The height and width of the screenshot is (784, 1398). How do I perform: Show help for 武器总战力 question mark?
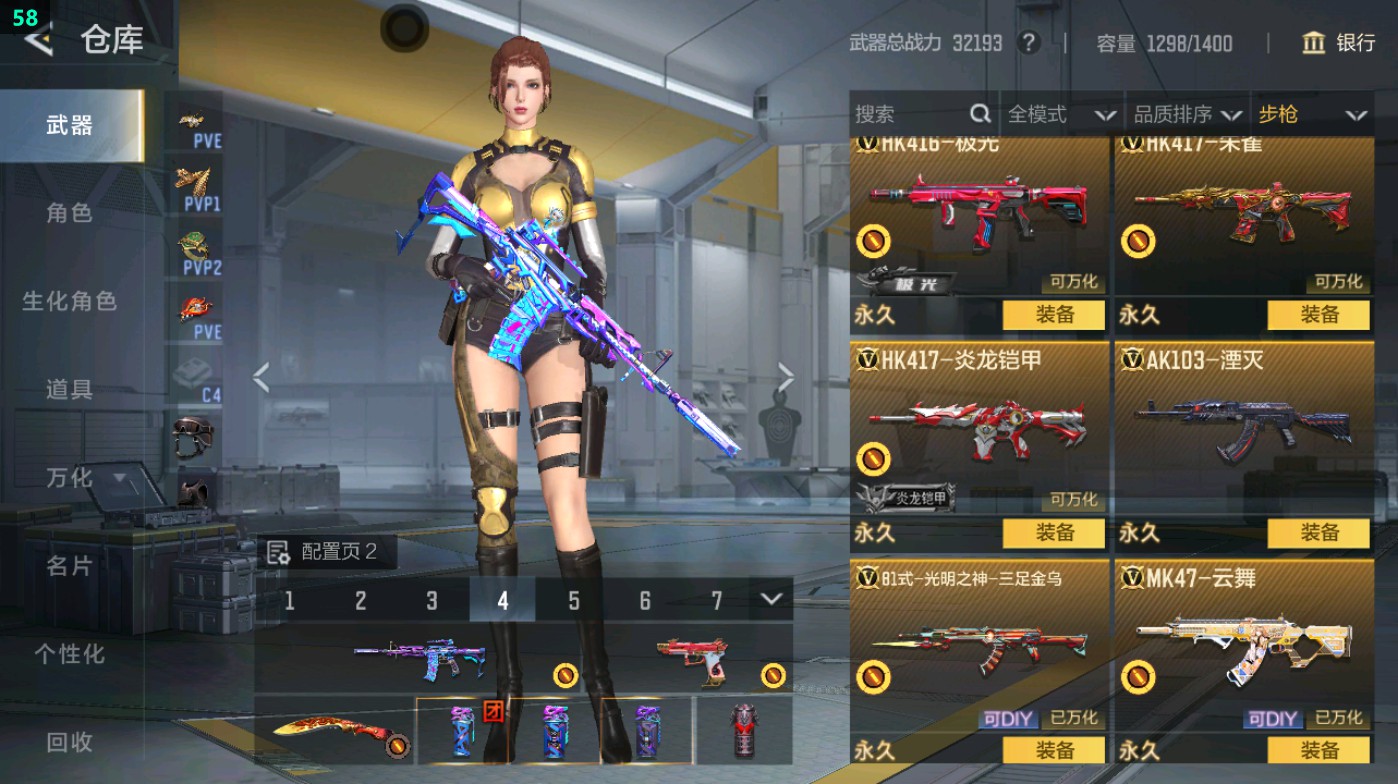click(1027, 43)
